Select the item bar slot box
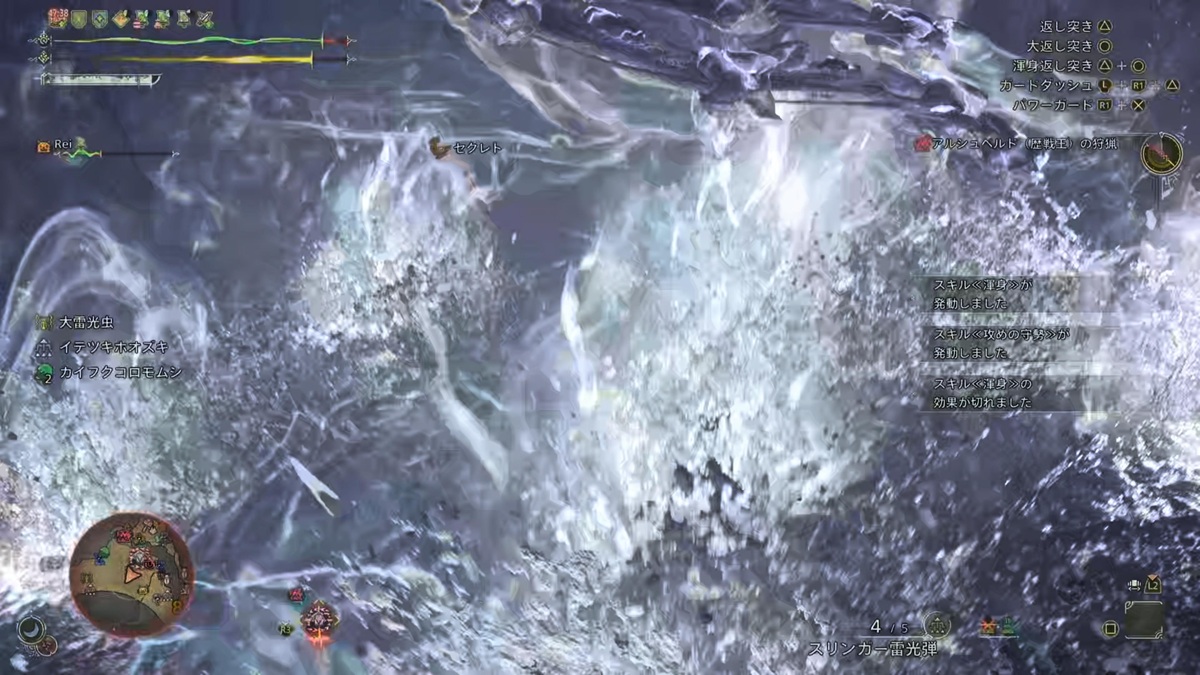The height and width of the screenshot is (675, 1200). 1143,620
